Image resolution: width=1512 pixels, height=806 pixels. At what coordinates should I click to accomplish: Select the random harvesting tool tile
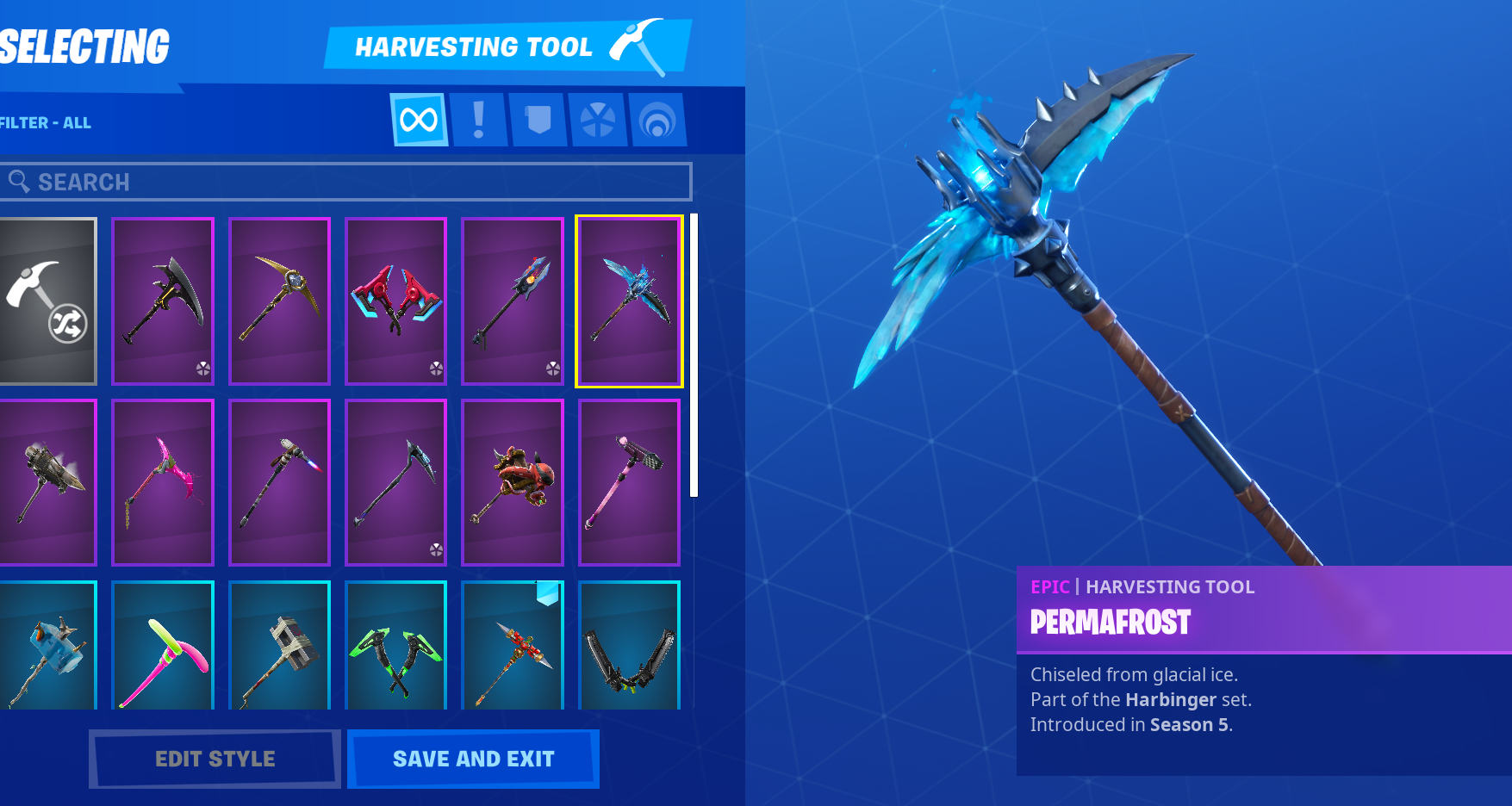(47, 301)
